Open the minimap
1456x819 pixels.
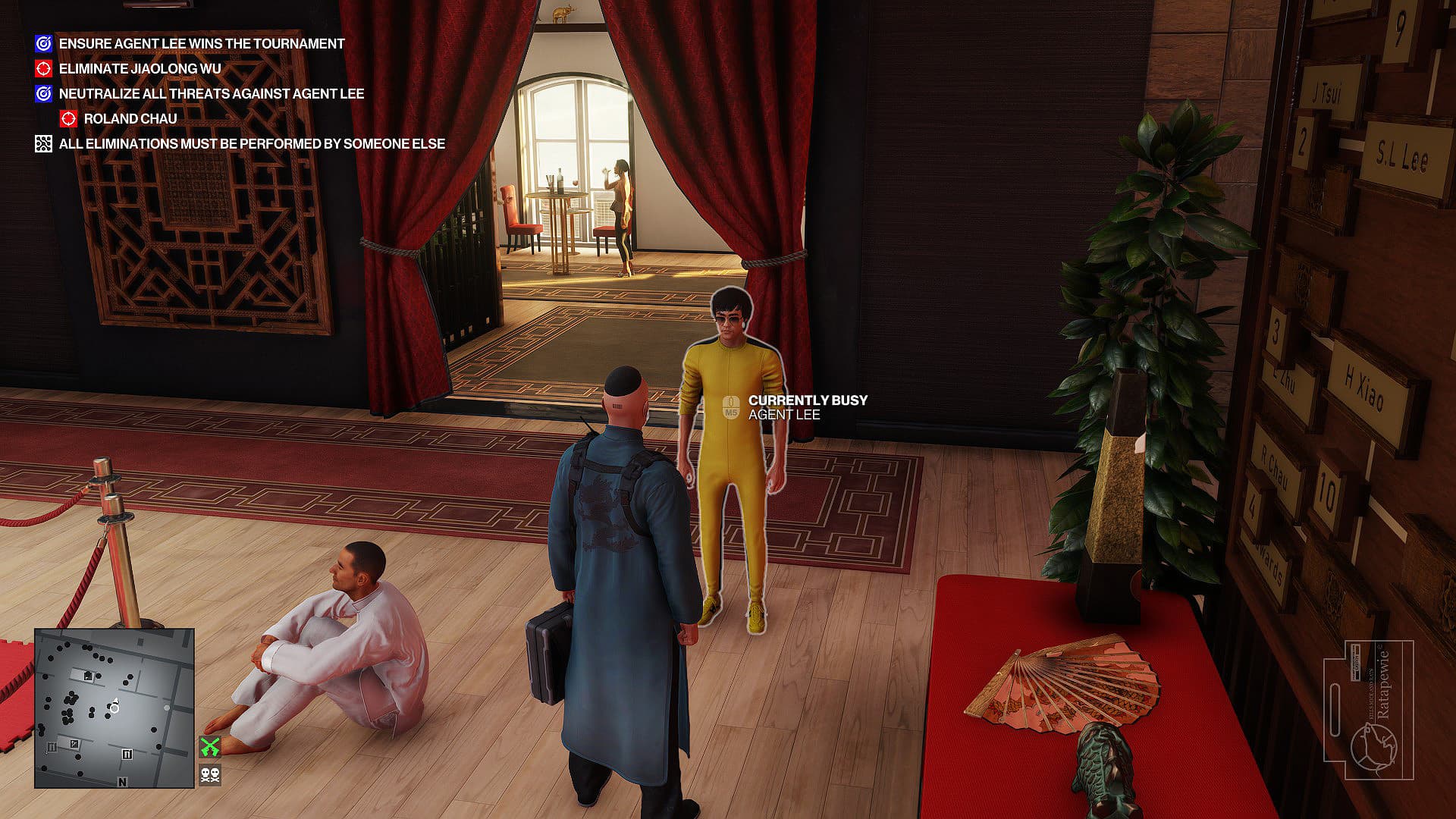(x=115, y=708)
